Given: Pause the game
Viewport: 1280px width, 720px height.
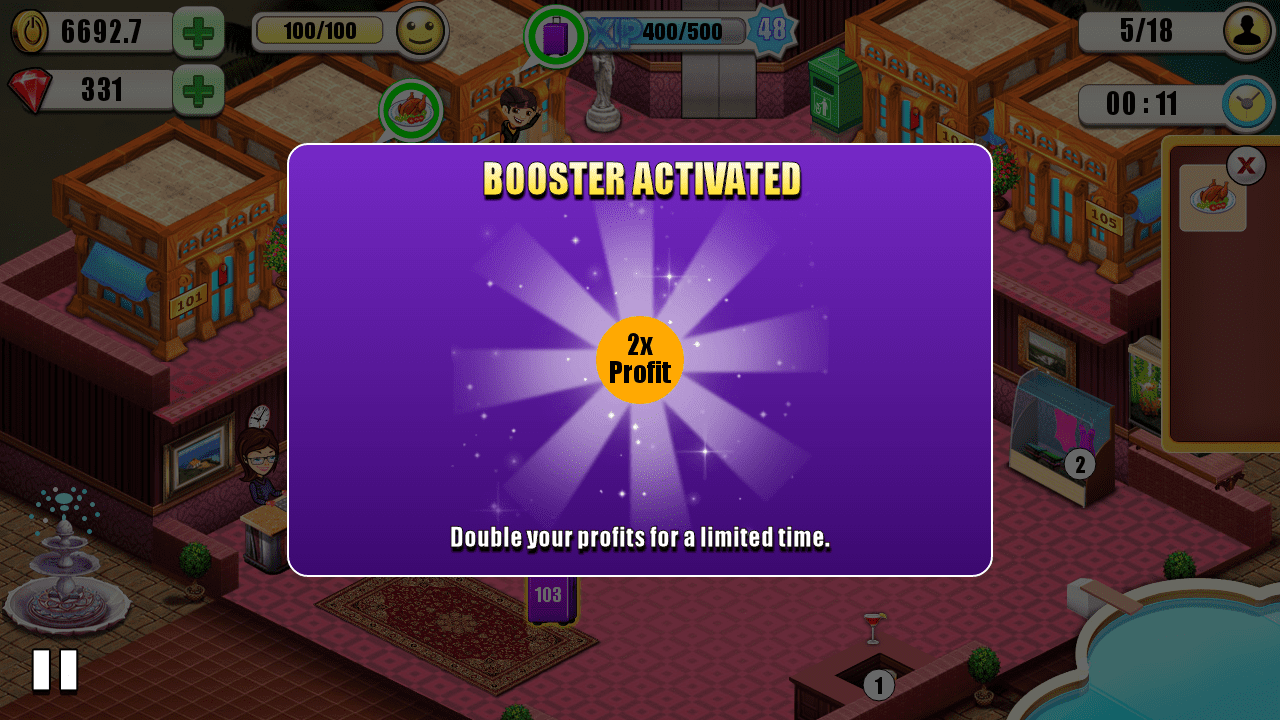Looking at the screenshot, I should coord(55,670).
